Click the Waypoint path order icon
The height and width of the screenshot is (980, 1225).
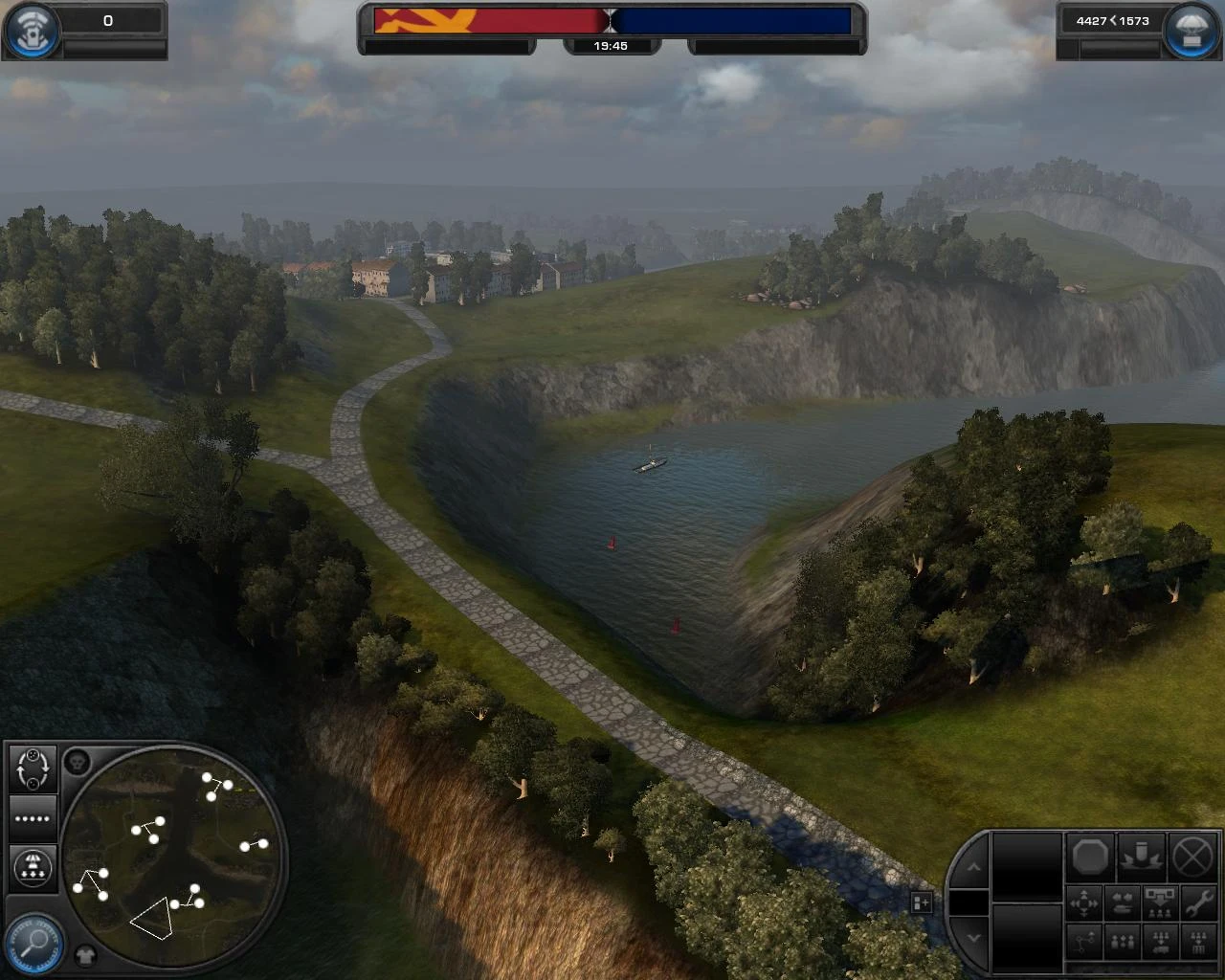(1084, 942)
